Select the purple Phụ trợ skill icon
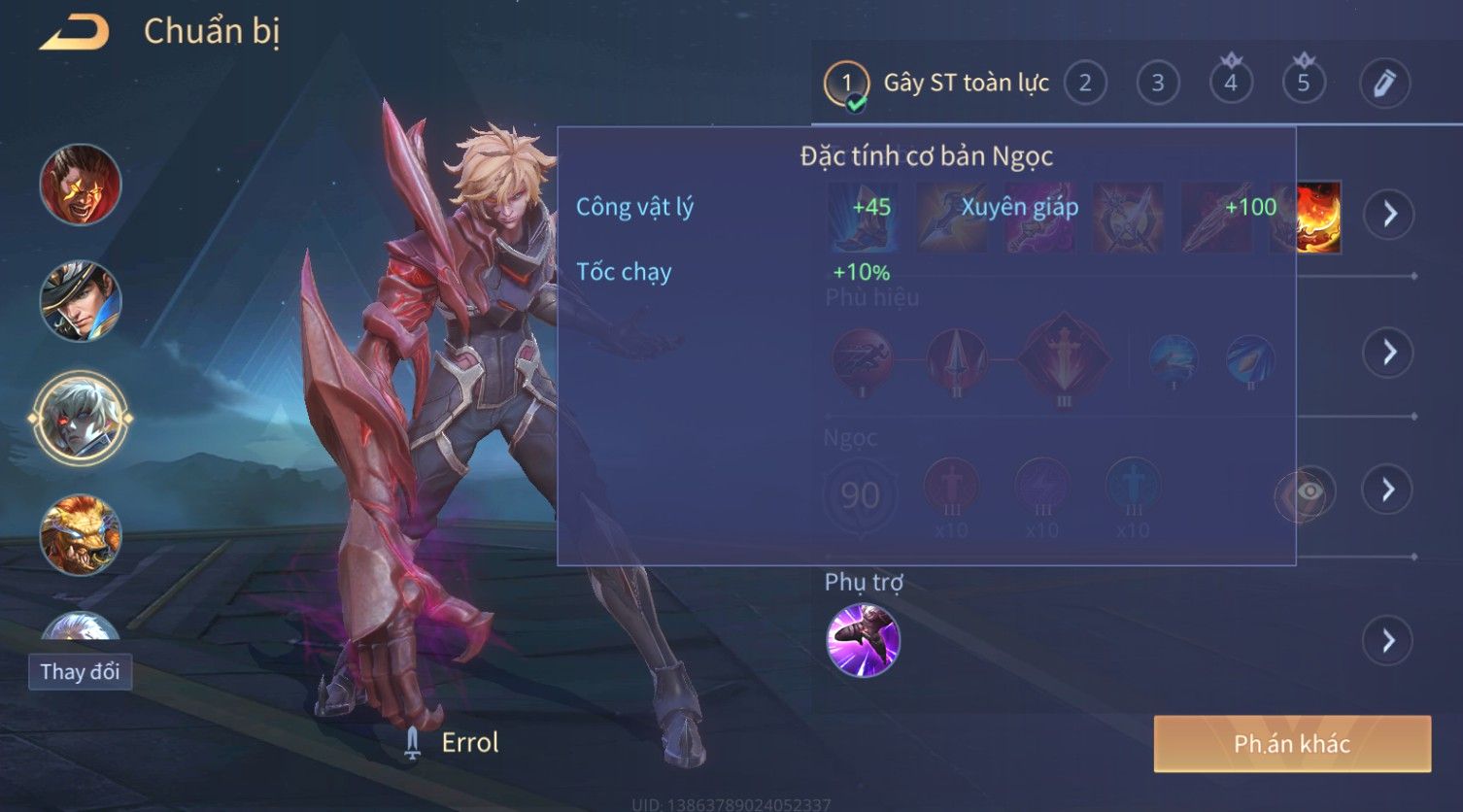 [863, 640]
